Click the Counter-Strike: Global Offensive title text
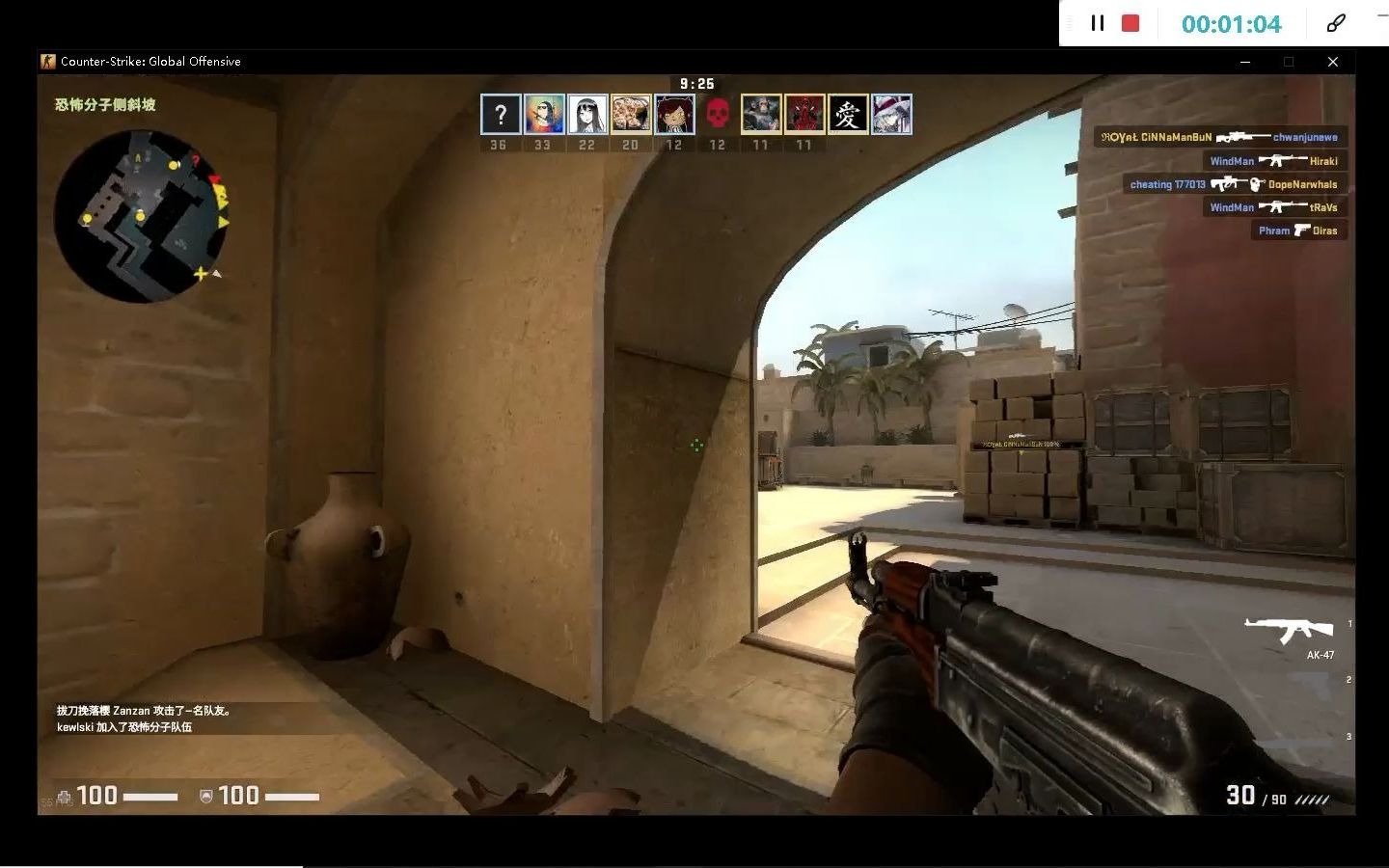The image size is (1389, 868). tap(151, 61)
